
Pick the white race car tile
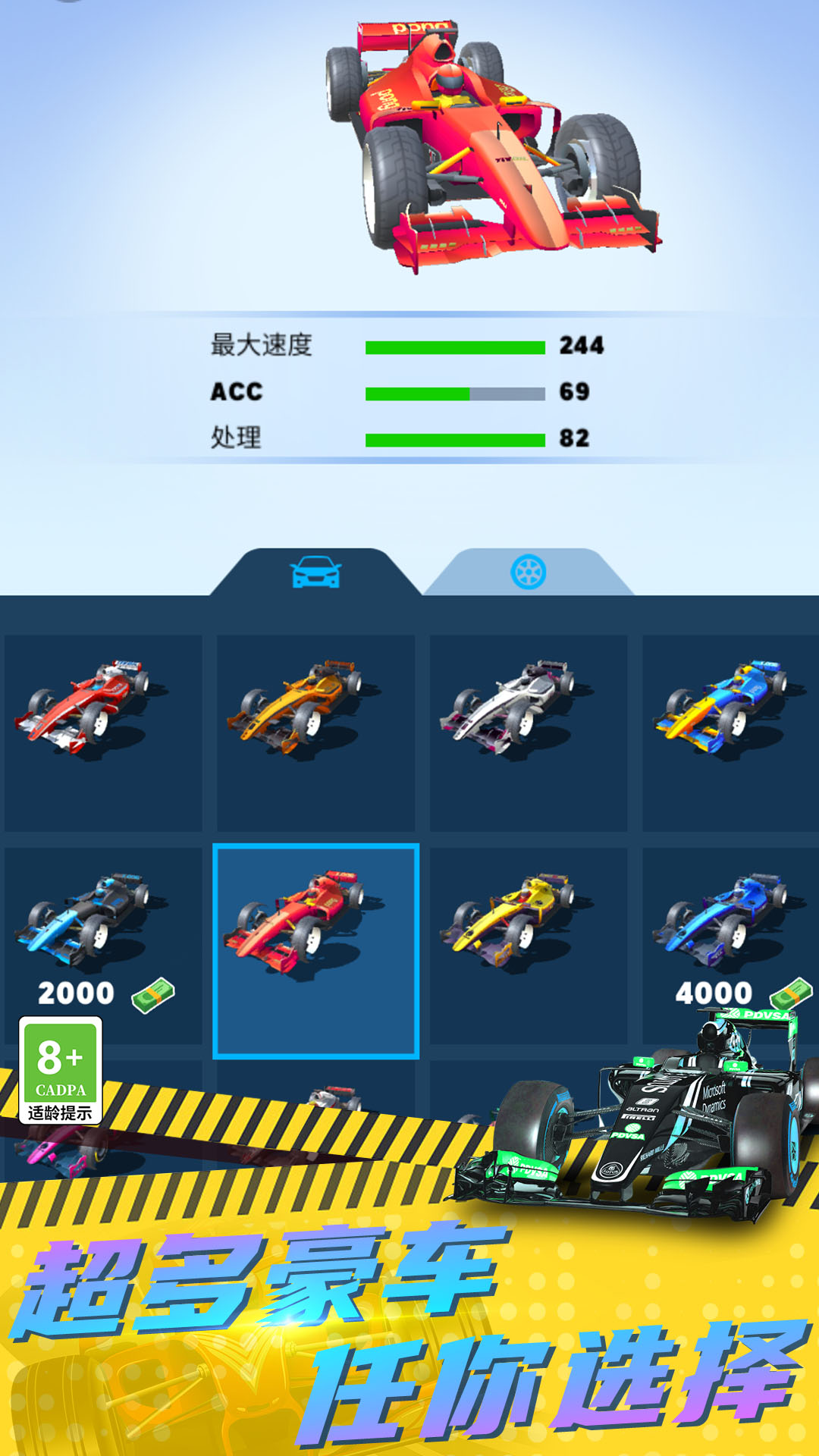(528, 733)
